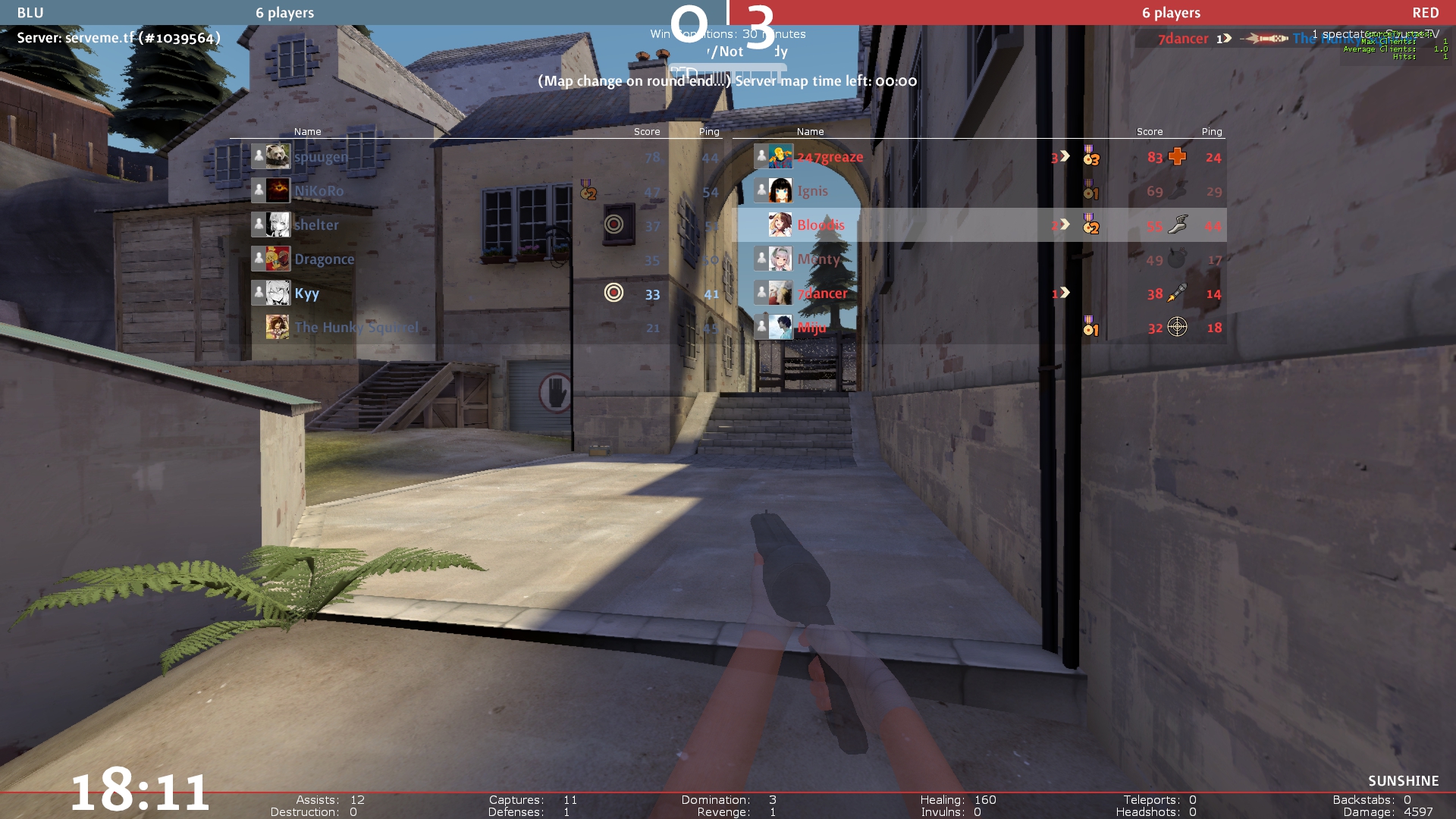Select 7dancer's scoreboard row

(x=822, y=293)
